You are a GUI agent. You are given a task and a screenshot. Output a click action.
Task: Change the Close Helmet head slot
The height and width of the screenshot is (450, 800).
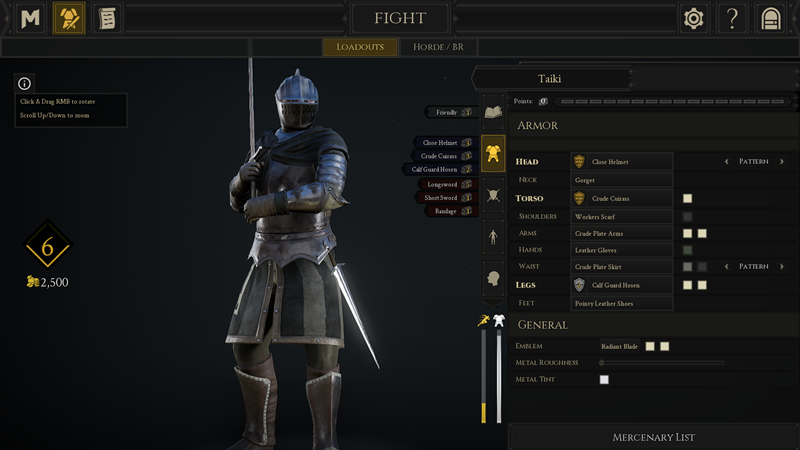tap(621, 161)
